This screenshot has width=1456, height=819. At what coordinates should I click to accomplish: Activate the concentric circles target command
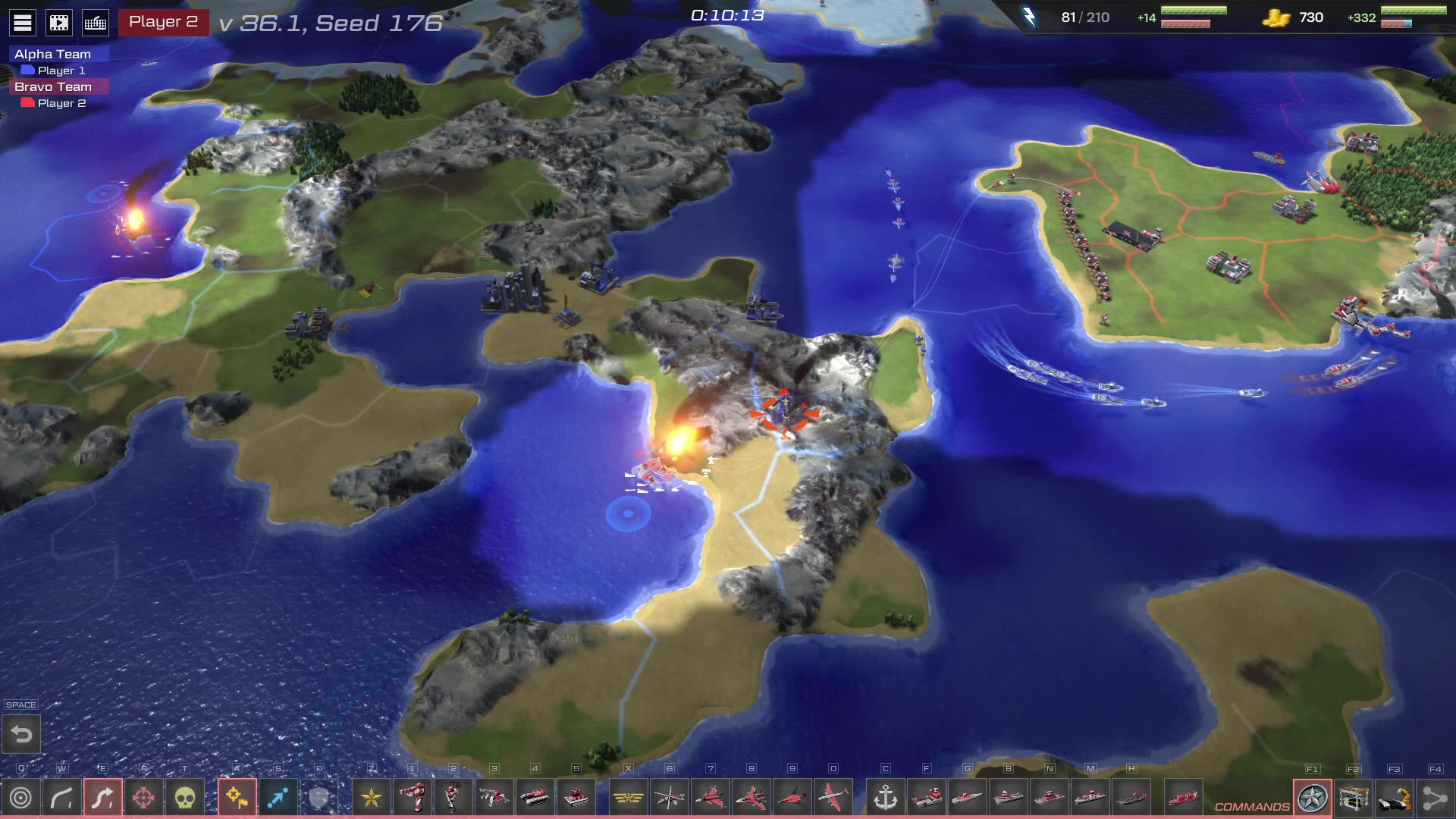click(21, 798)
